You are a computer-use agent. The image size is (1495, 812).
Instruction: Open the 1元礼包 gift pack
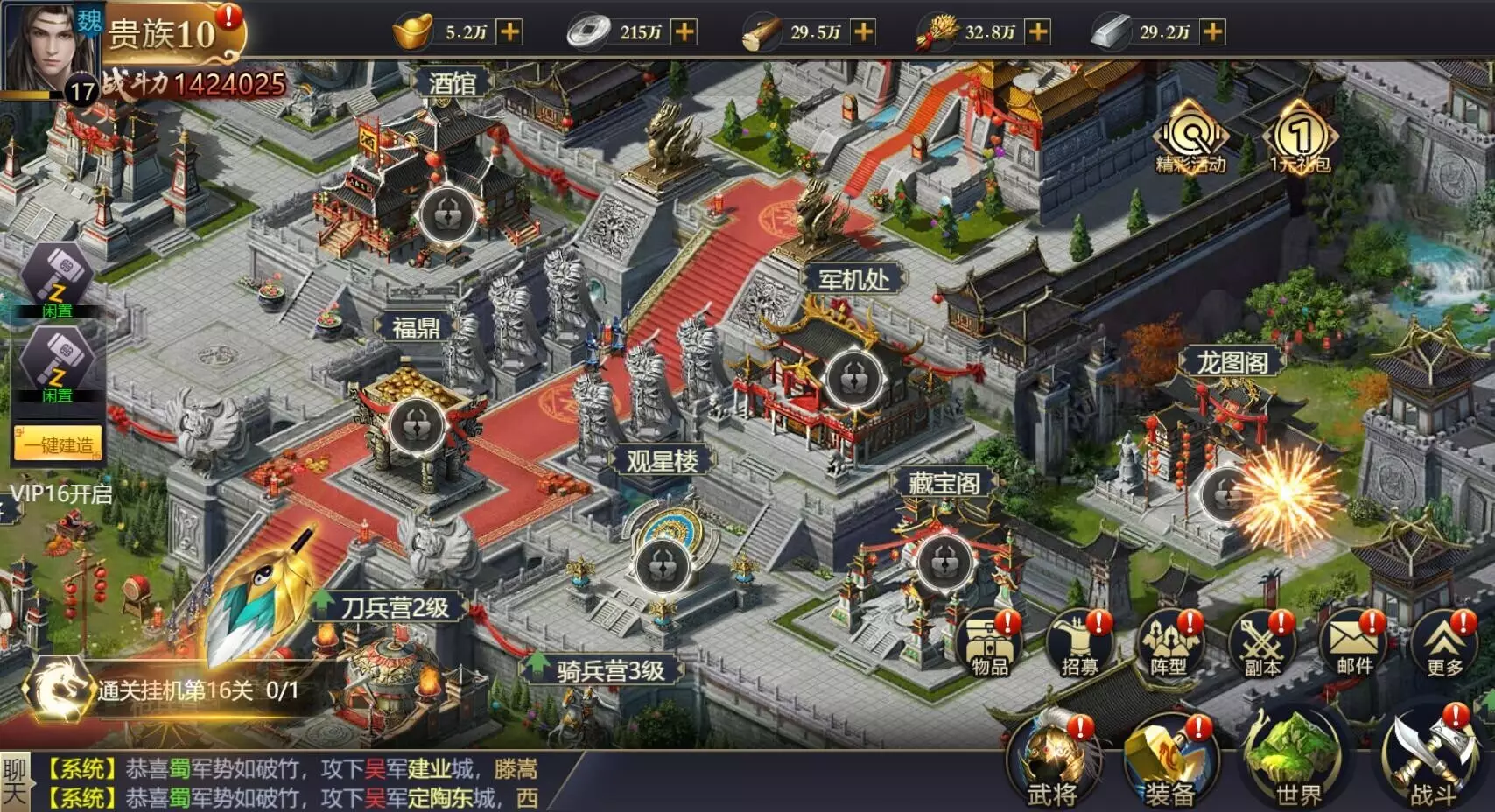(1301, 138)
